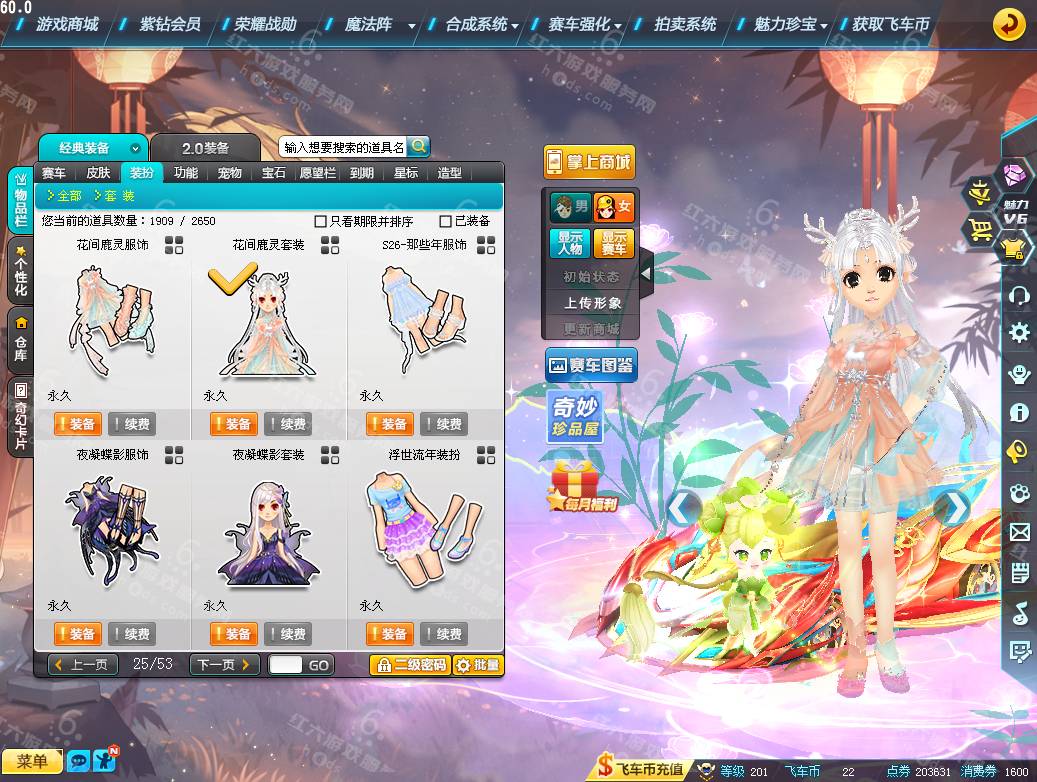Toggle the 已装备 filter checkbox

[446, 221]
